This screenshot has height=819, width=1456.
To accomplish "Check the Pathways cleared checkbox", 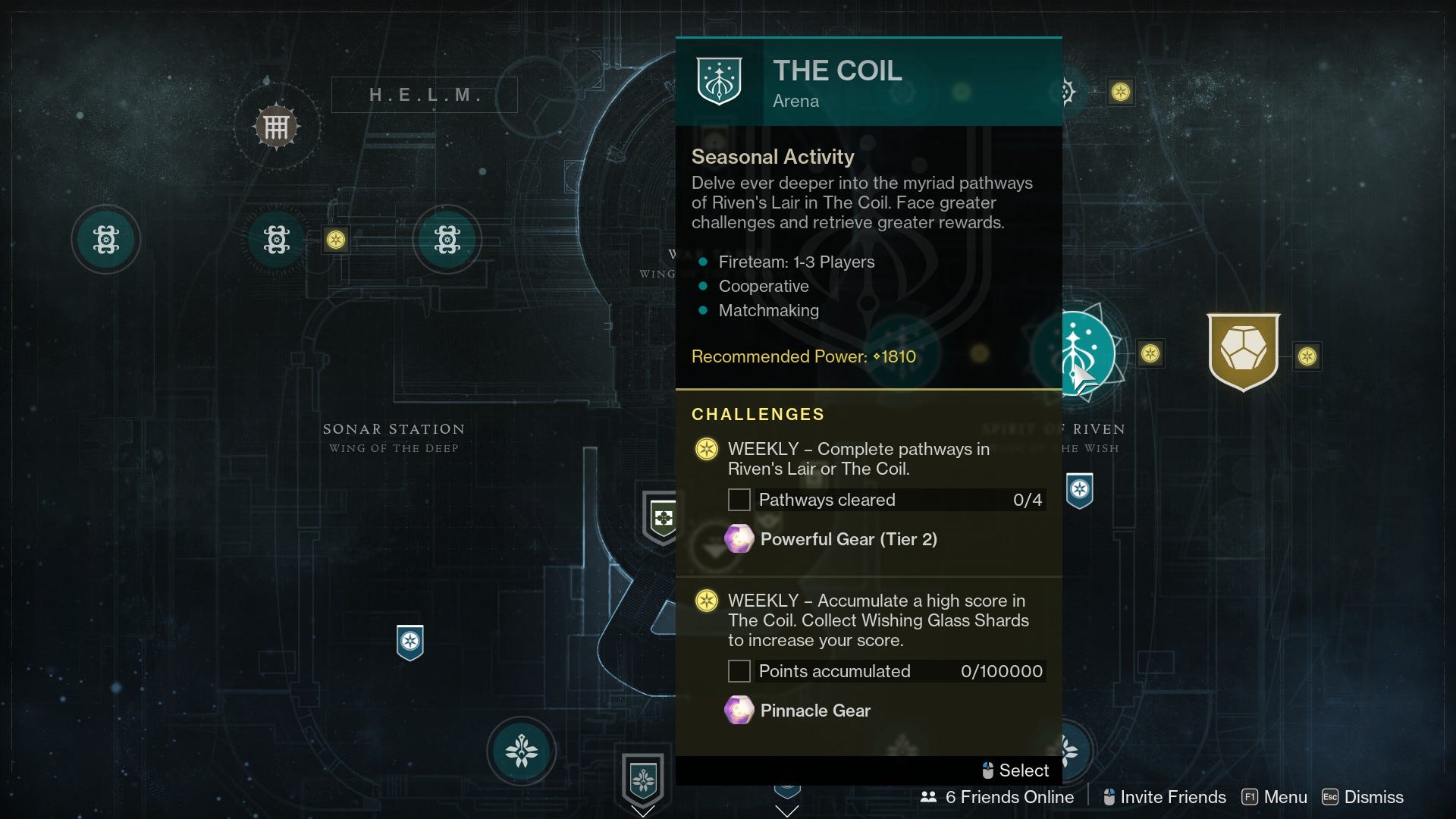I will click(739, 500).
